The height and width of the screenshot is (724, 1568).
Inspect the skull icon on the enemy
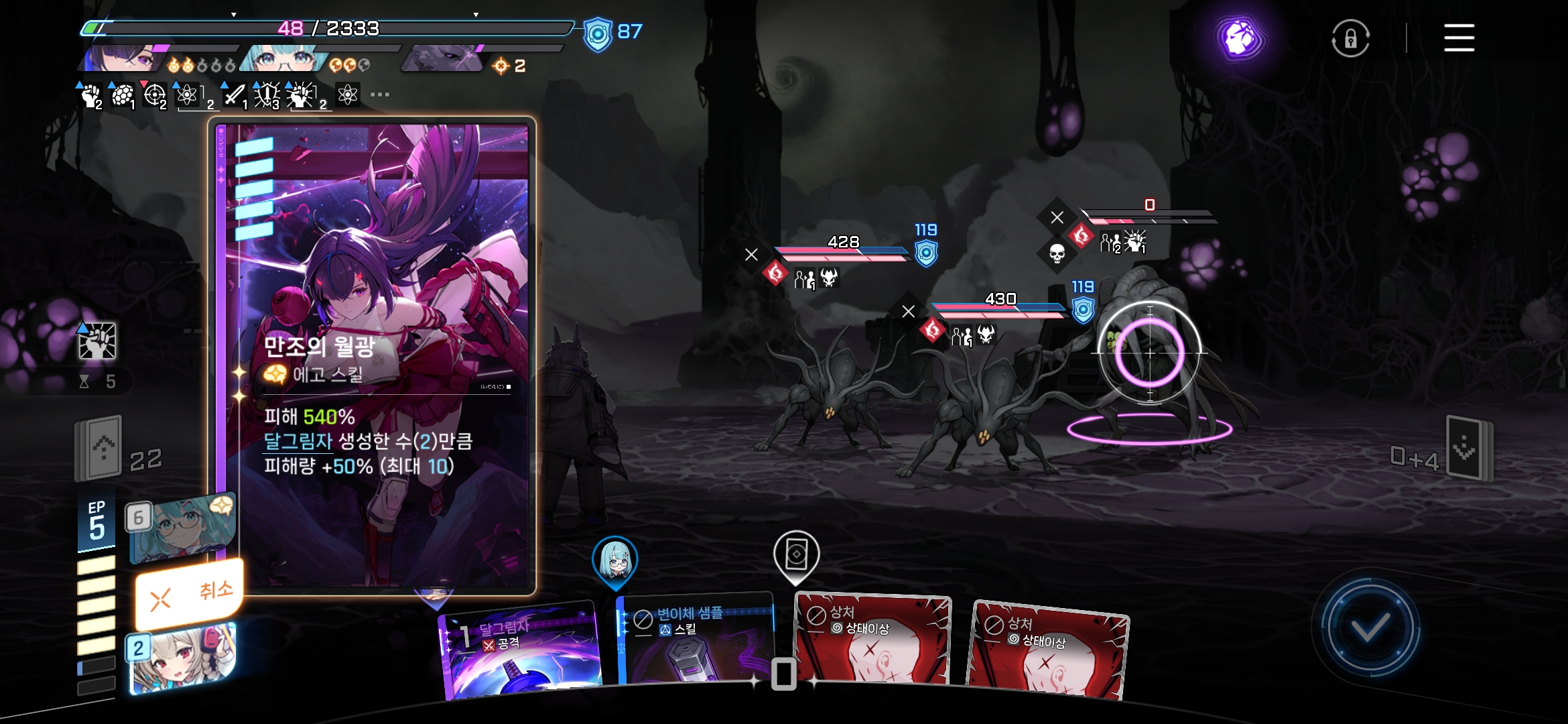[x=1057, y=253]
